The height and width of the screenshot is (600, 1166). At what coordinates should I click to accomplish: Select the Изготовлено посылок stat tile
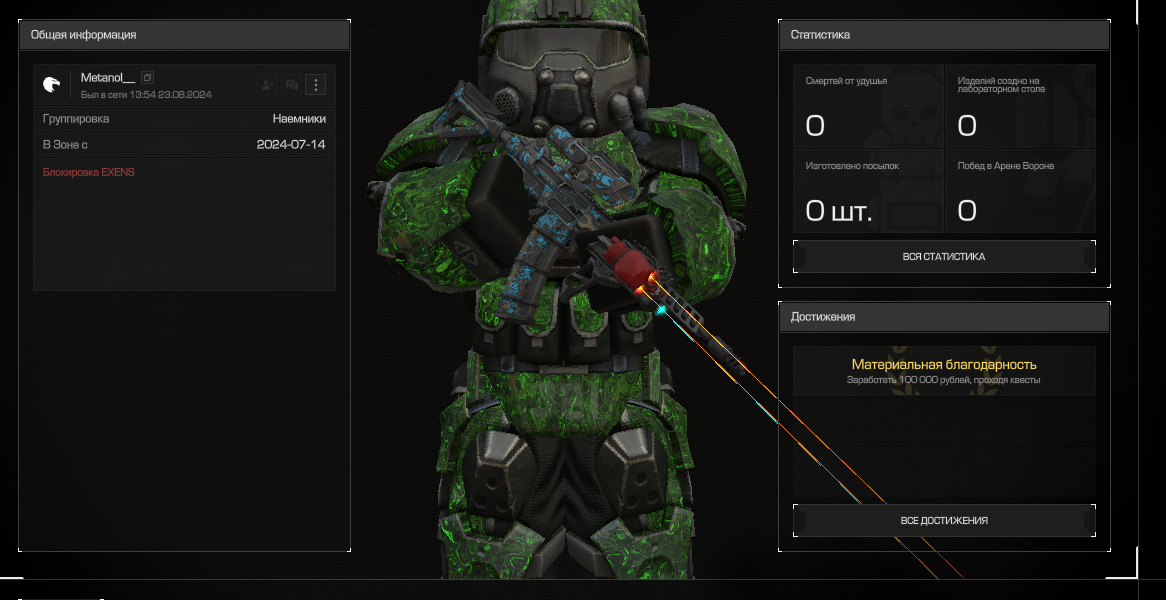click(x=868, y=190)
